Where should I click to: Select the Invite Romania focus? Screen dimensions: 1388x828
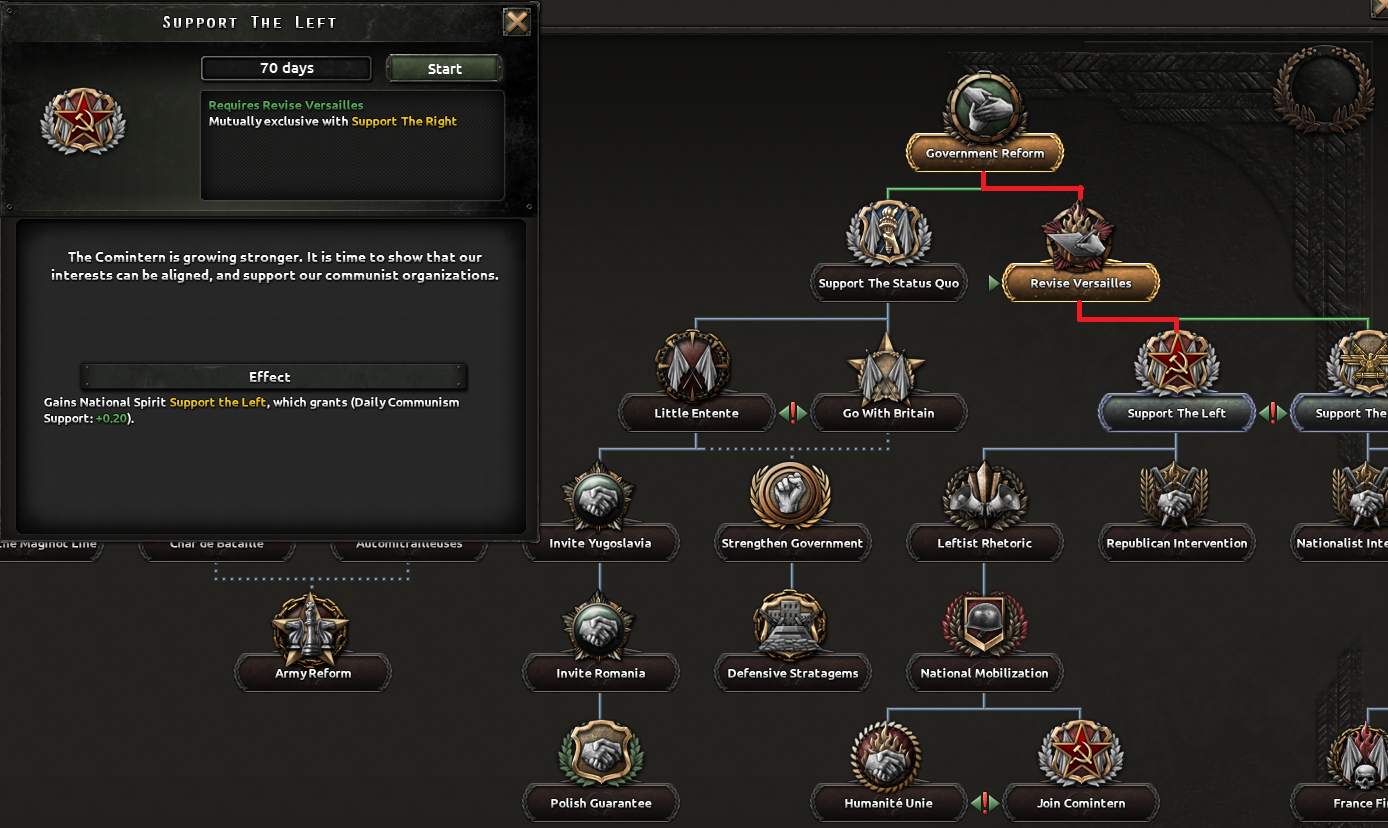tap(600, 673)
